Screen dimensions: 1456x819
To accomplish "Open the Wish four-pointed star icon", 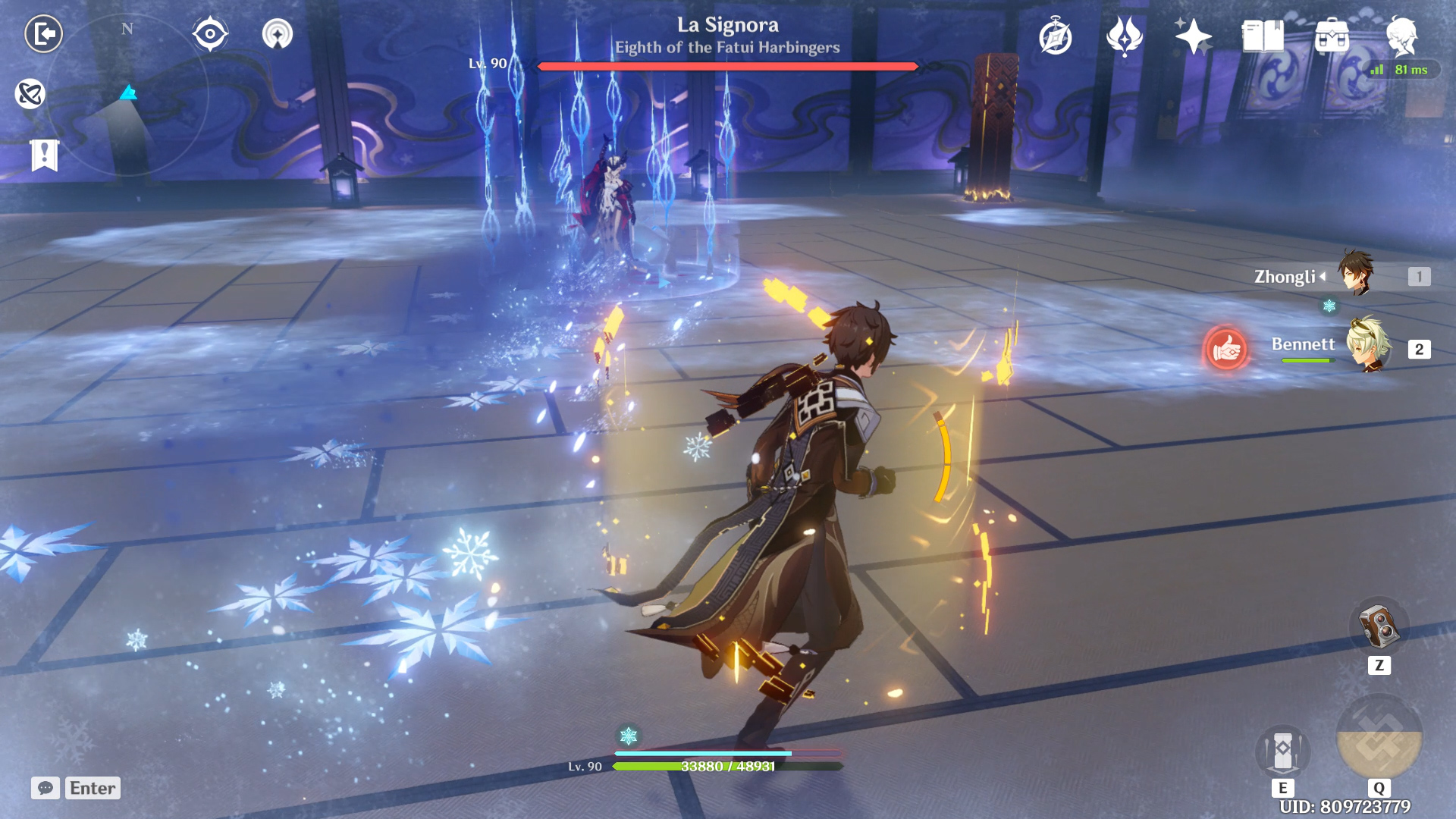I will [x=1192, y=36].
